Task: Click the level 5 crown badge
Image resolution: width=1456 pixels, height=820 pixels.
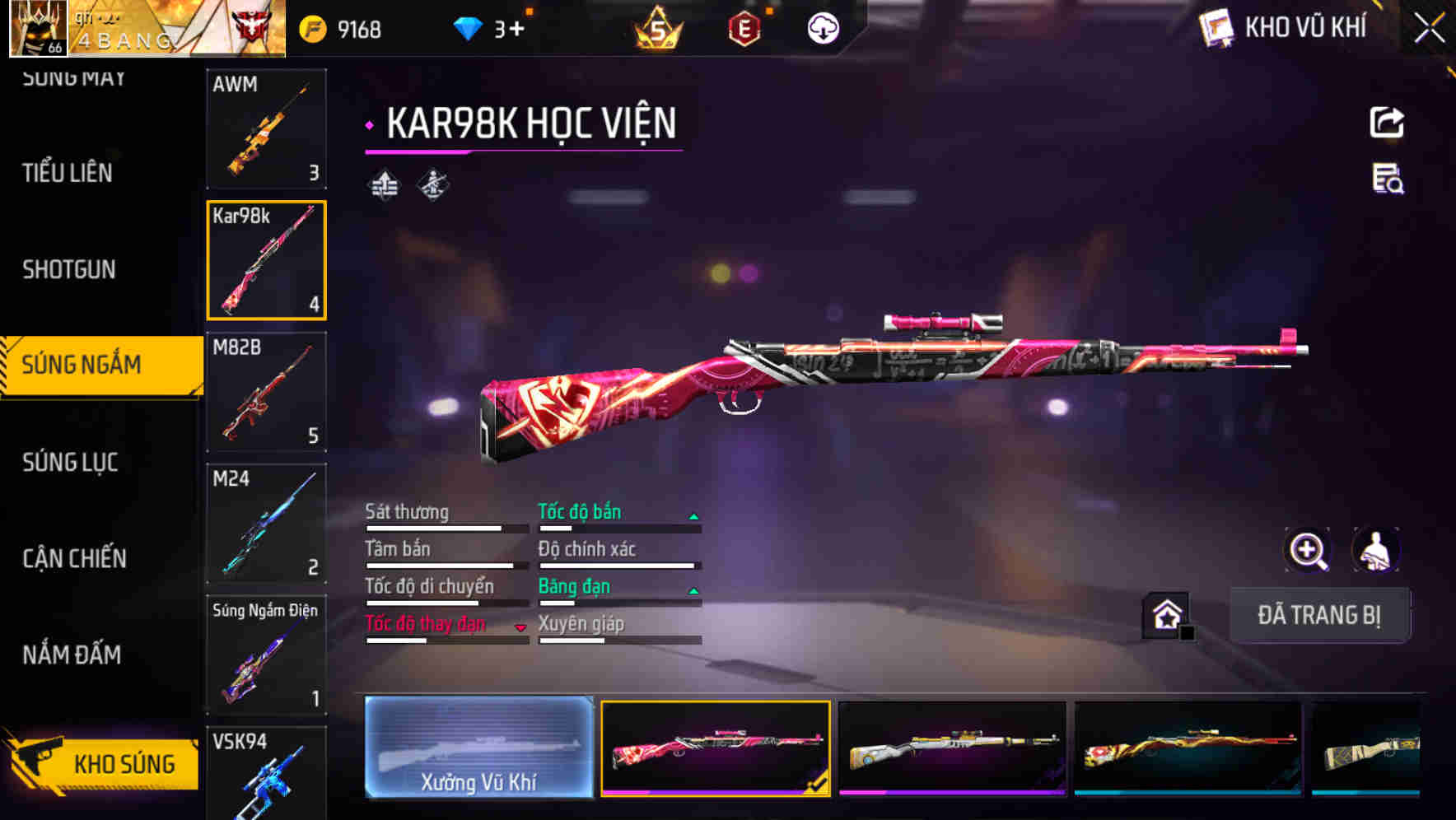Action: coord(655,27)
